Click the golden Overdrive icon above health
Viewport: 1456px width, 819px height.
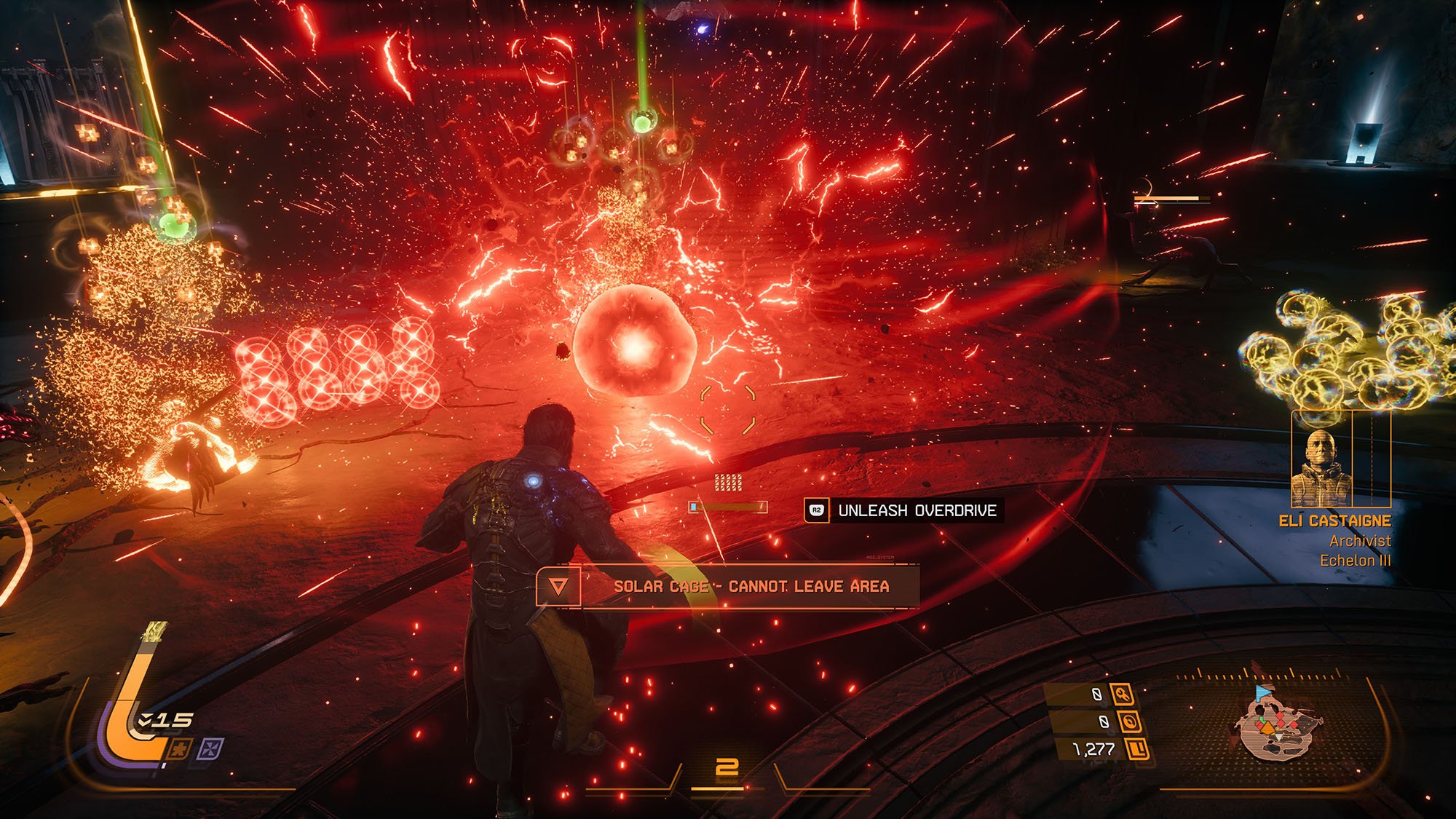155,632
